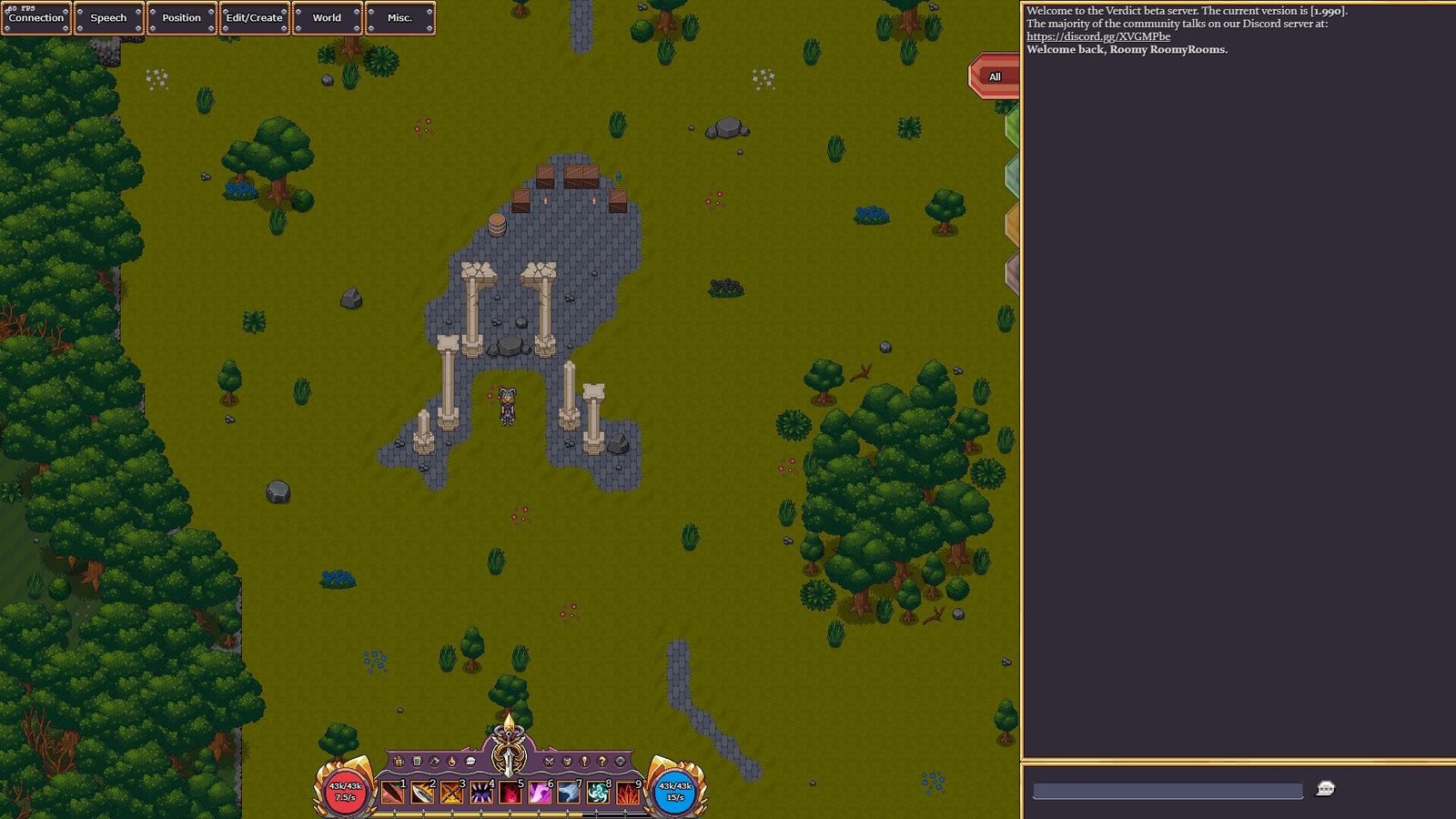Click the speech bubble send button
This screenshot has width=1456, height=819.
(x=1325, y=789)
